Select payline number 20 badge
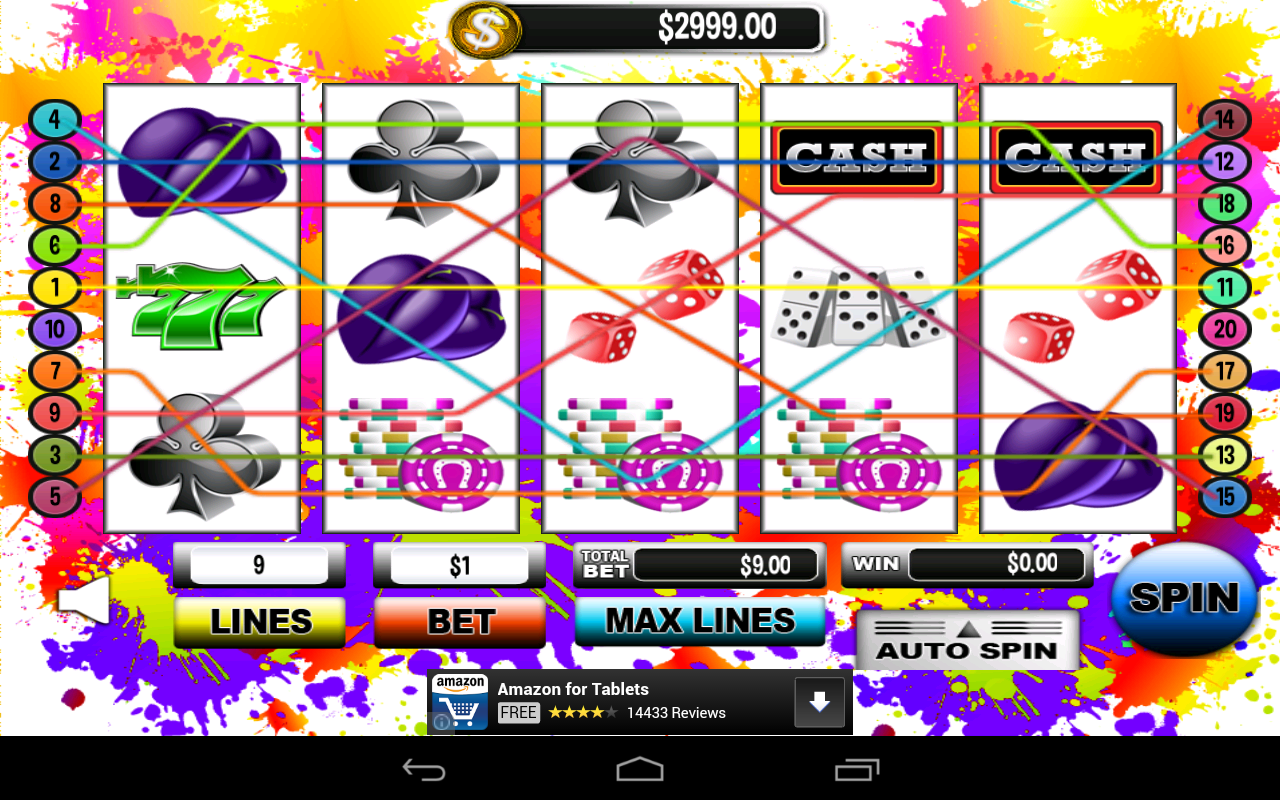This screenshot has height=800, width=1280. click(1224, 329)
